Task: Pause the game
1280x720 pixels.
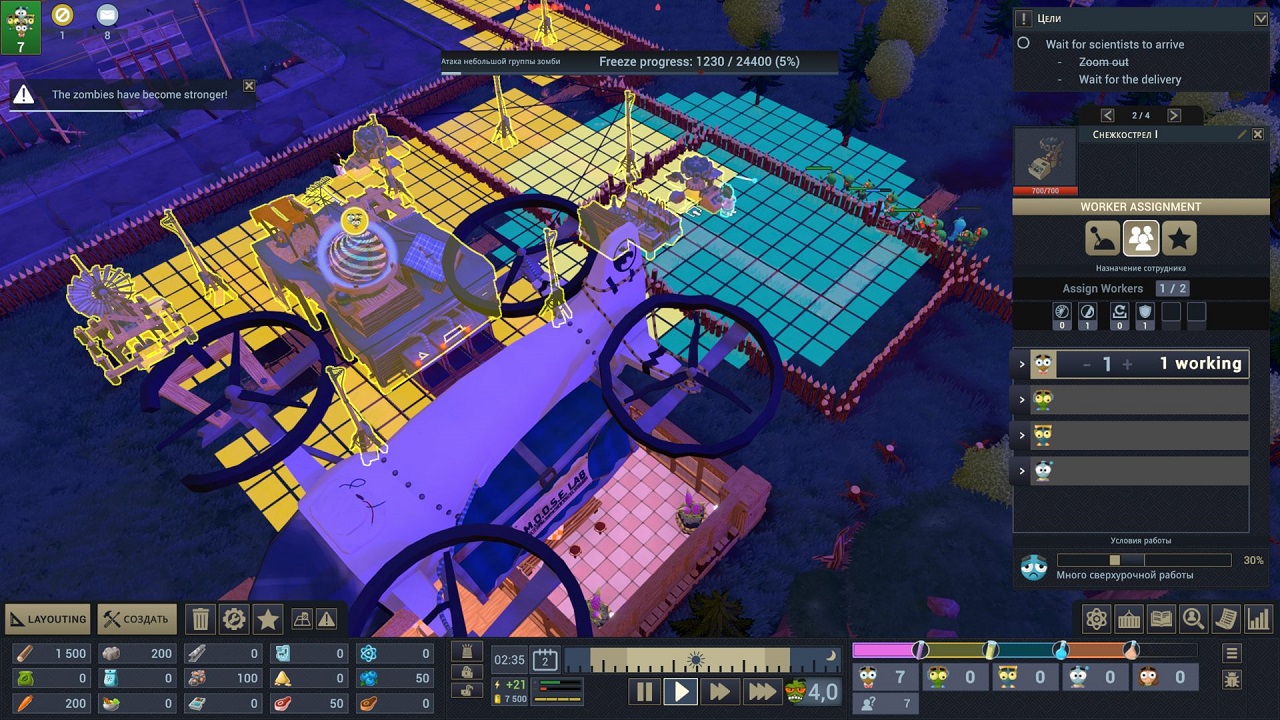Action: (x=644, y=691)
